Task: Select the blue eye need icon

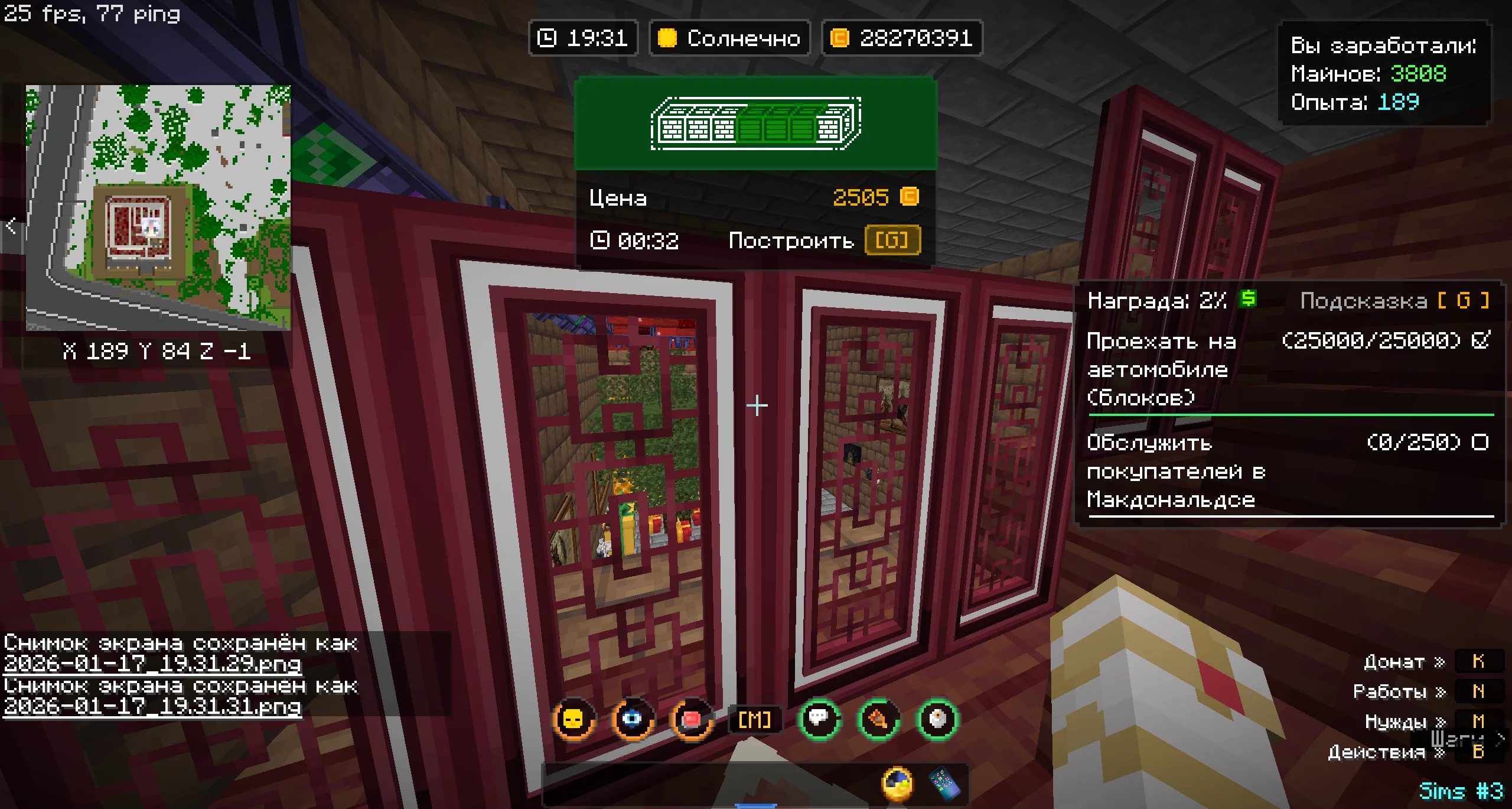Action: pos(632,719)
